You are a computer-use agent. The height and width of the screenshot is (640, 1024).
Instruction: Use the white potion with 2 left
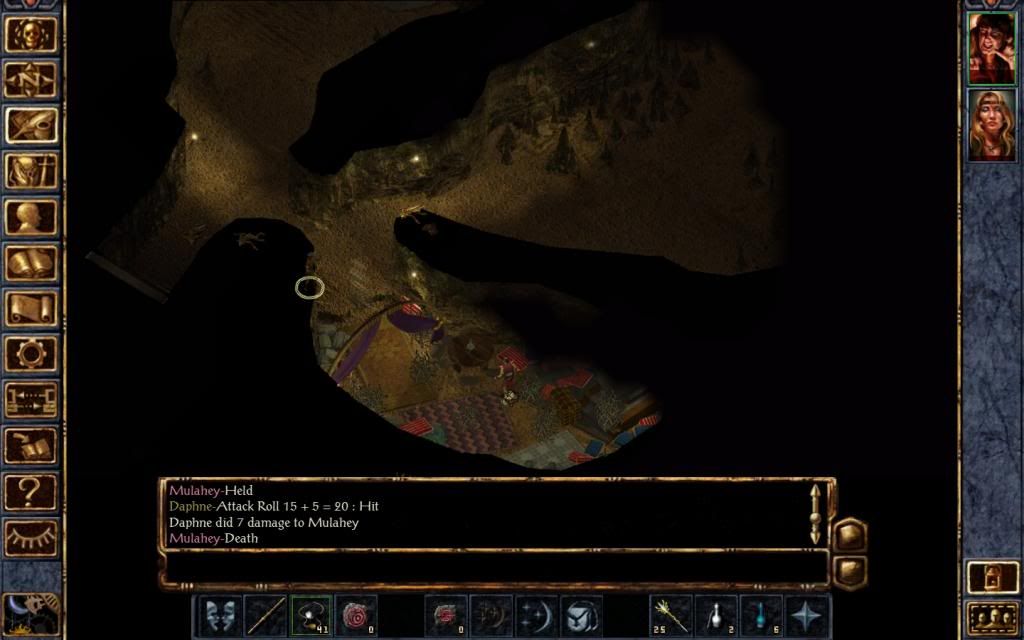click(x=716, y=616)
